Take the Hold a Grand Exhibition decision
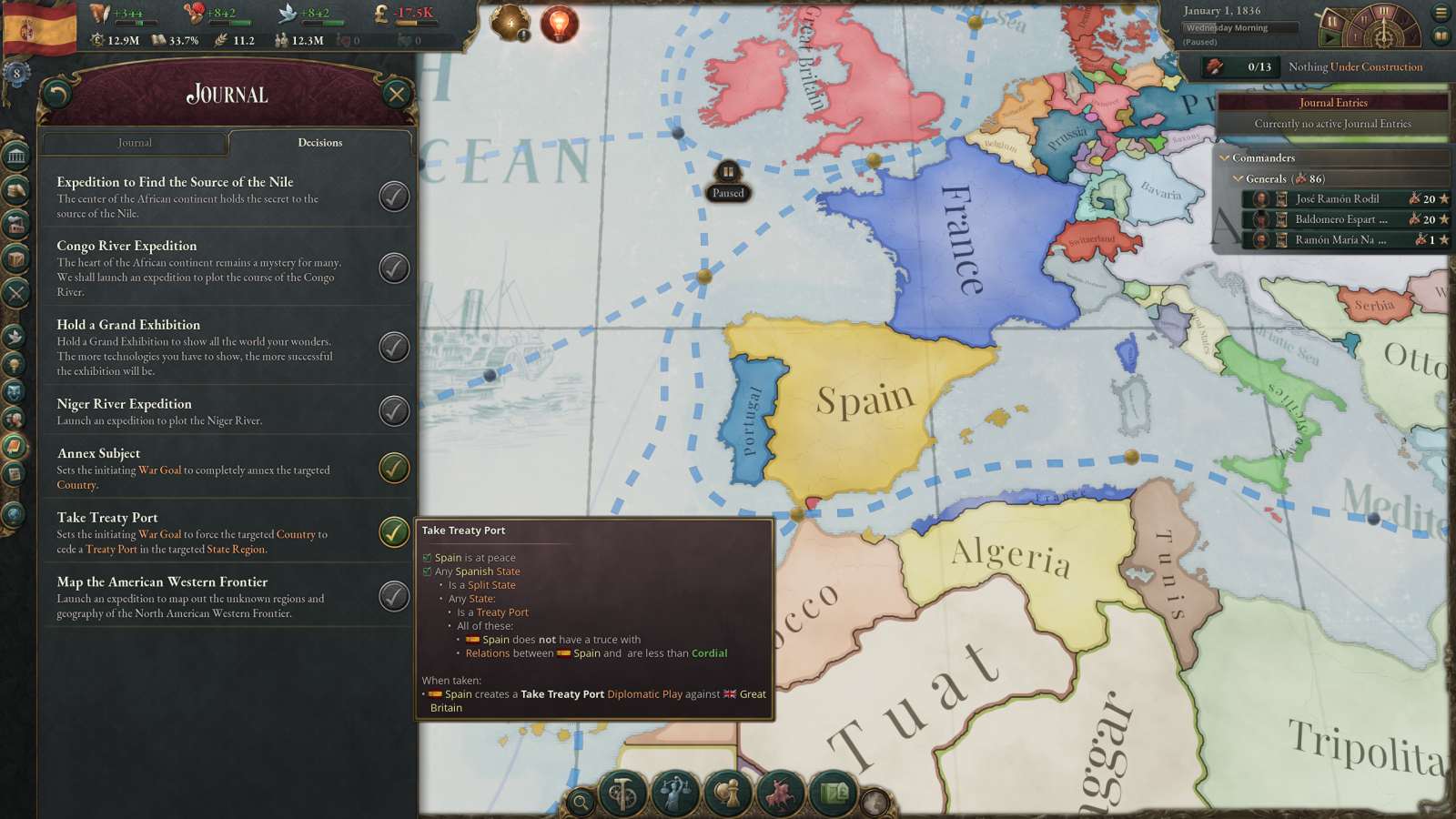 click(x=394, y=347)
